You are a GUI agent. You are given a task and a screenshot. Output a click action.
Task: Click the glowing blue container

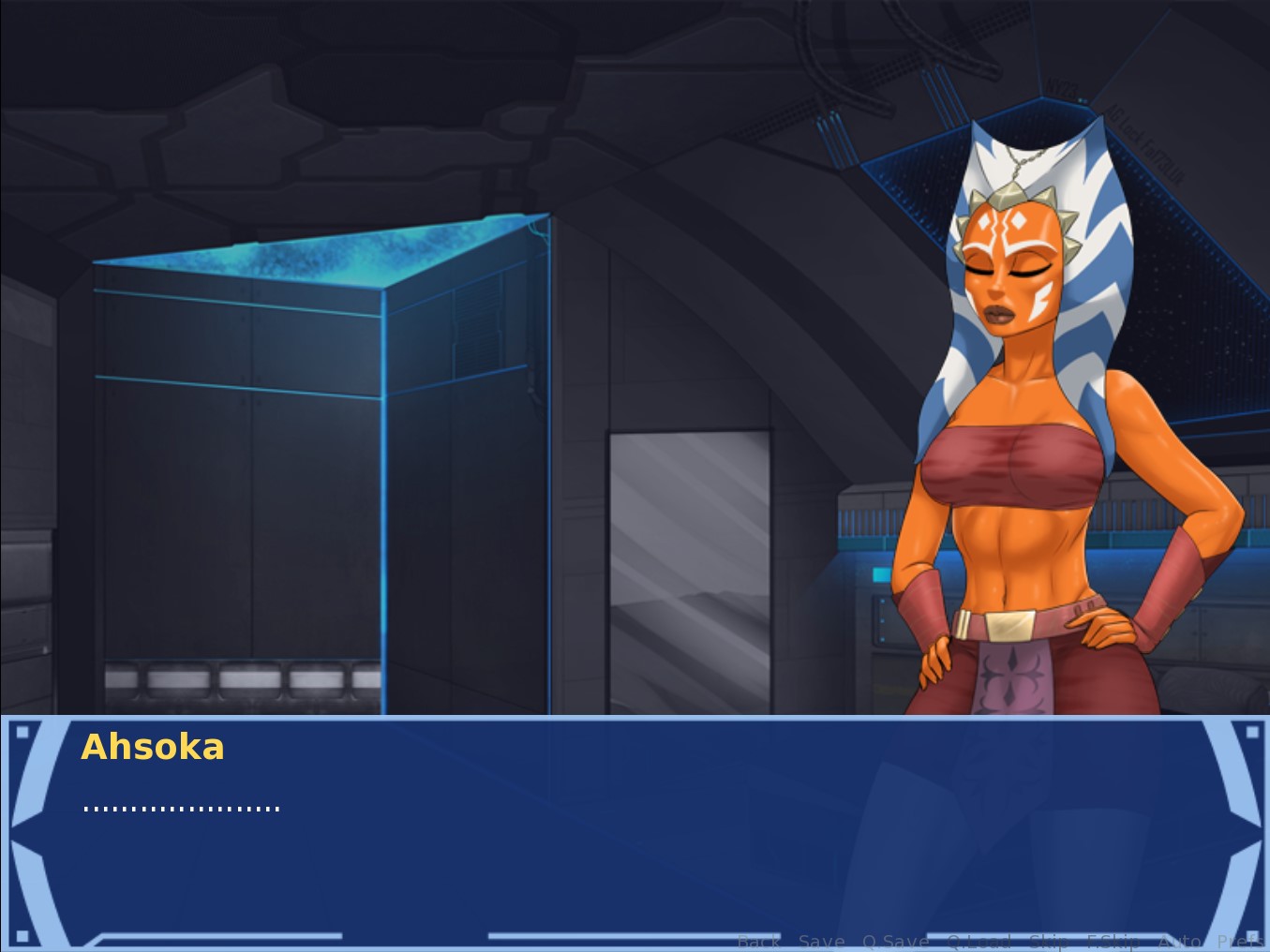pyautogui.click(x=319, y=450)
